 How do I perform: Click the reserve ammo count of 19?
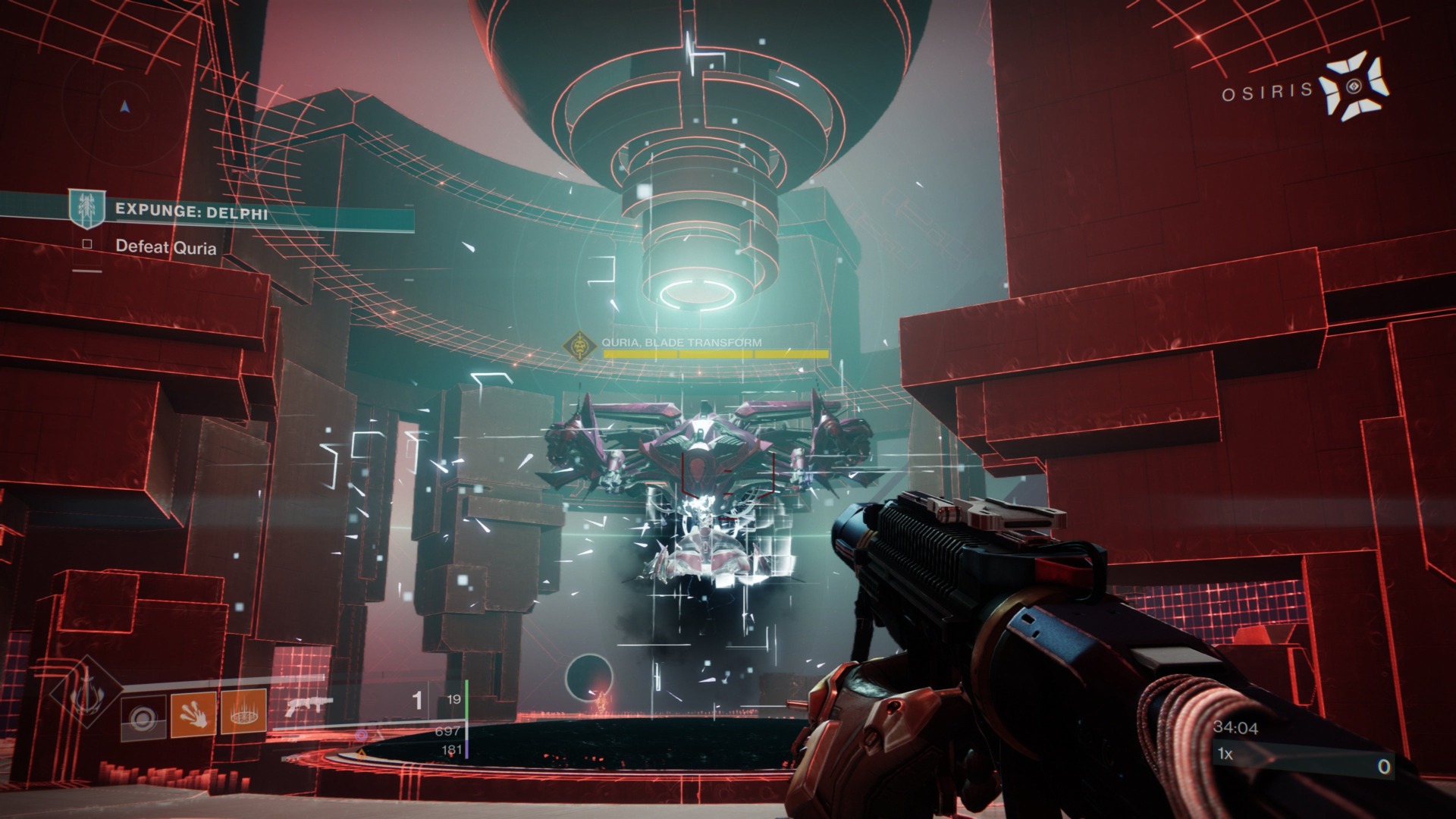pyautogui.click(x=456, y=699)
